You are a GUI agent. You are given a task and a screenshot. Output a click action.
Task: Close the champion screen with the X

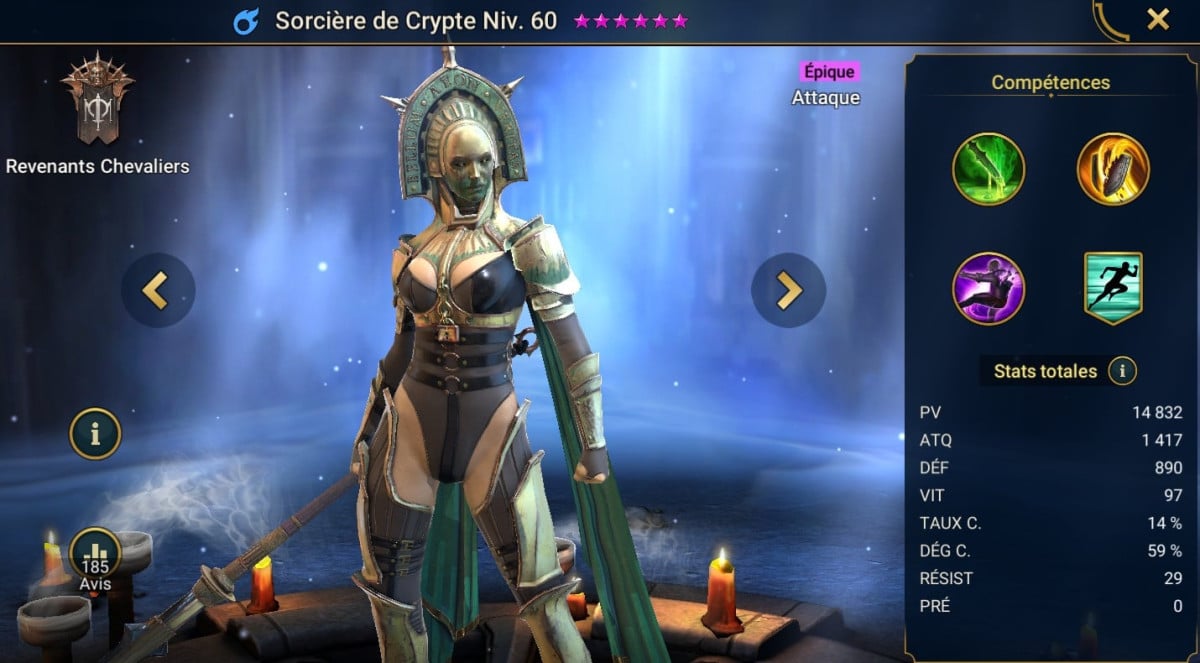[x=1158, y=19]
